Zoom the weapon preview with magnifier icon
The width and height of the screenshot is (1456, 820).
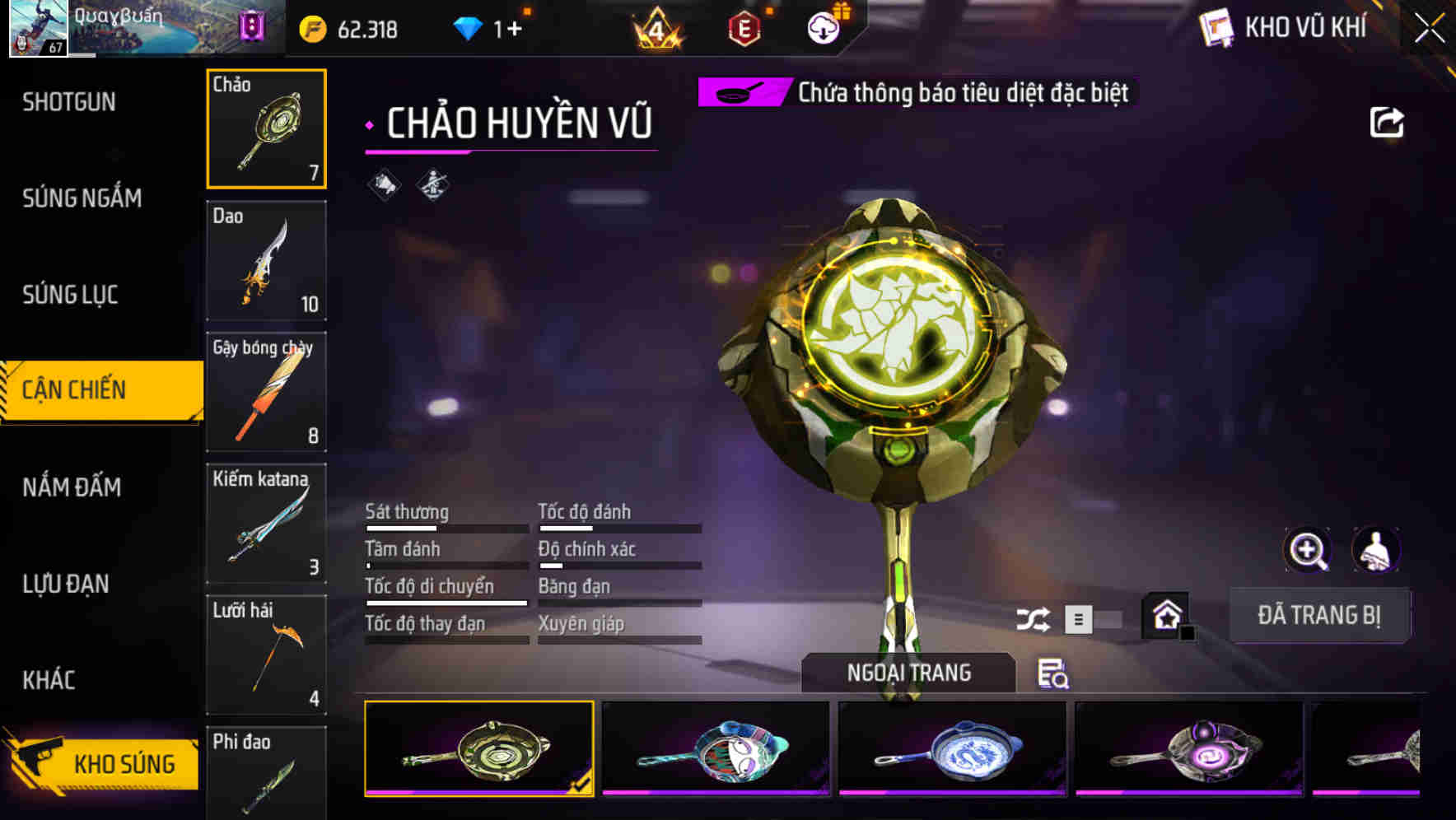1308,550
